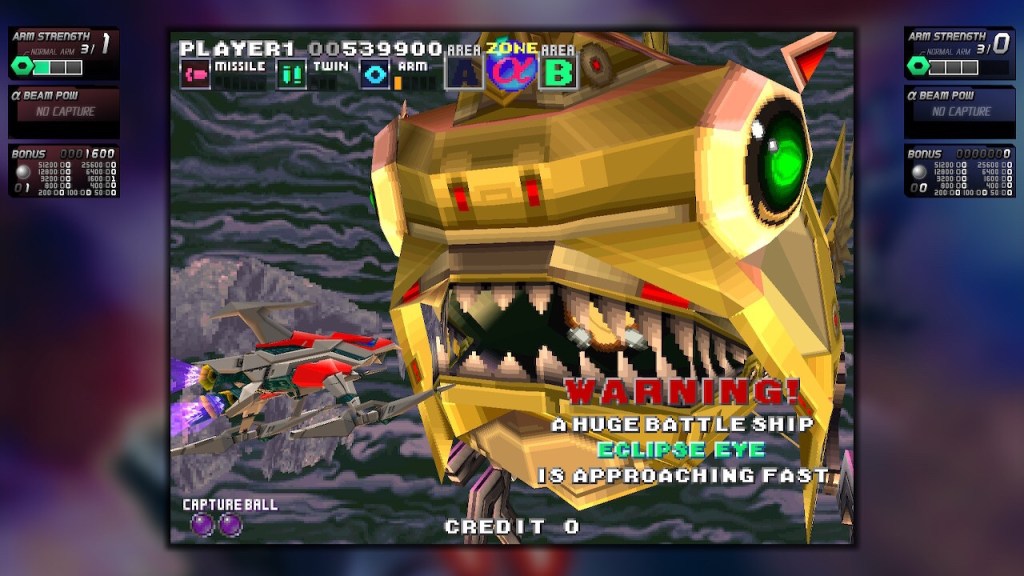Image resolution: width=1024 pixels, height=576 pixels.
Task: Choose the Area A tile
Action: click(x=464, y=72)
